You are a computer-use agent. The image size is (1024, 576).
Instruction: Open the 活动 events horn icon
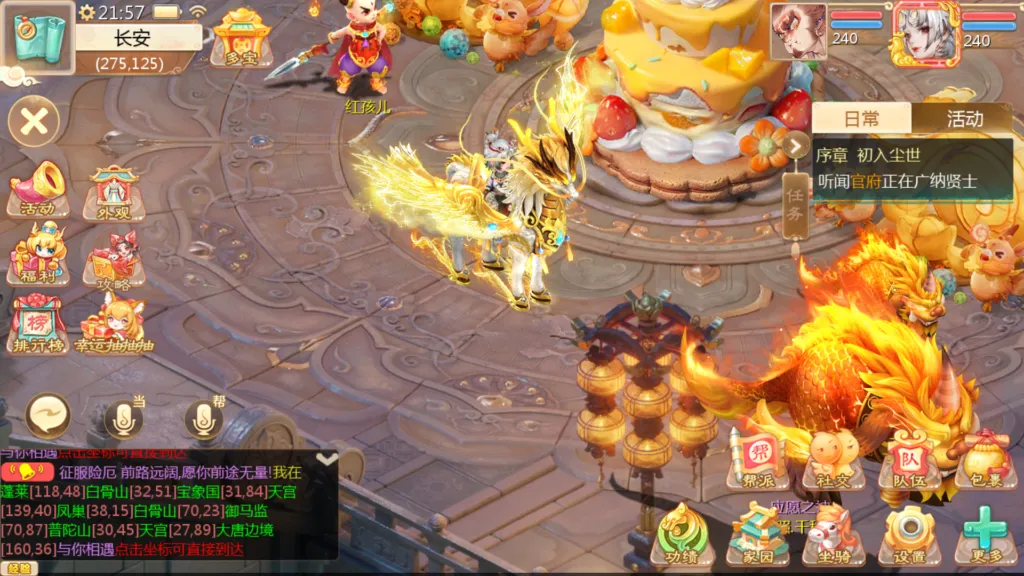click(37, 189)
